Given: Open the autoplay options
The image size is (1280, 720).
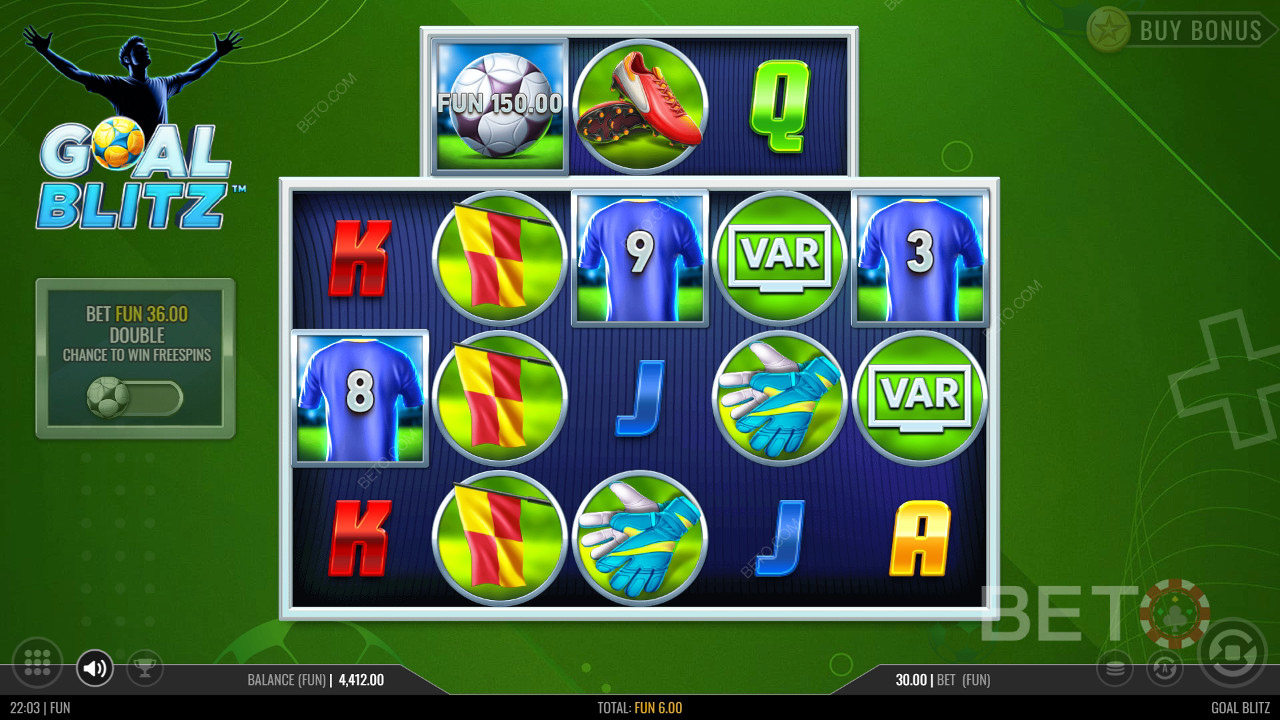Looking at the screenshot, I should coord(1164,667).
